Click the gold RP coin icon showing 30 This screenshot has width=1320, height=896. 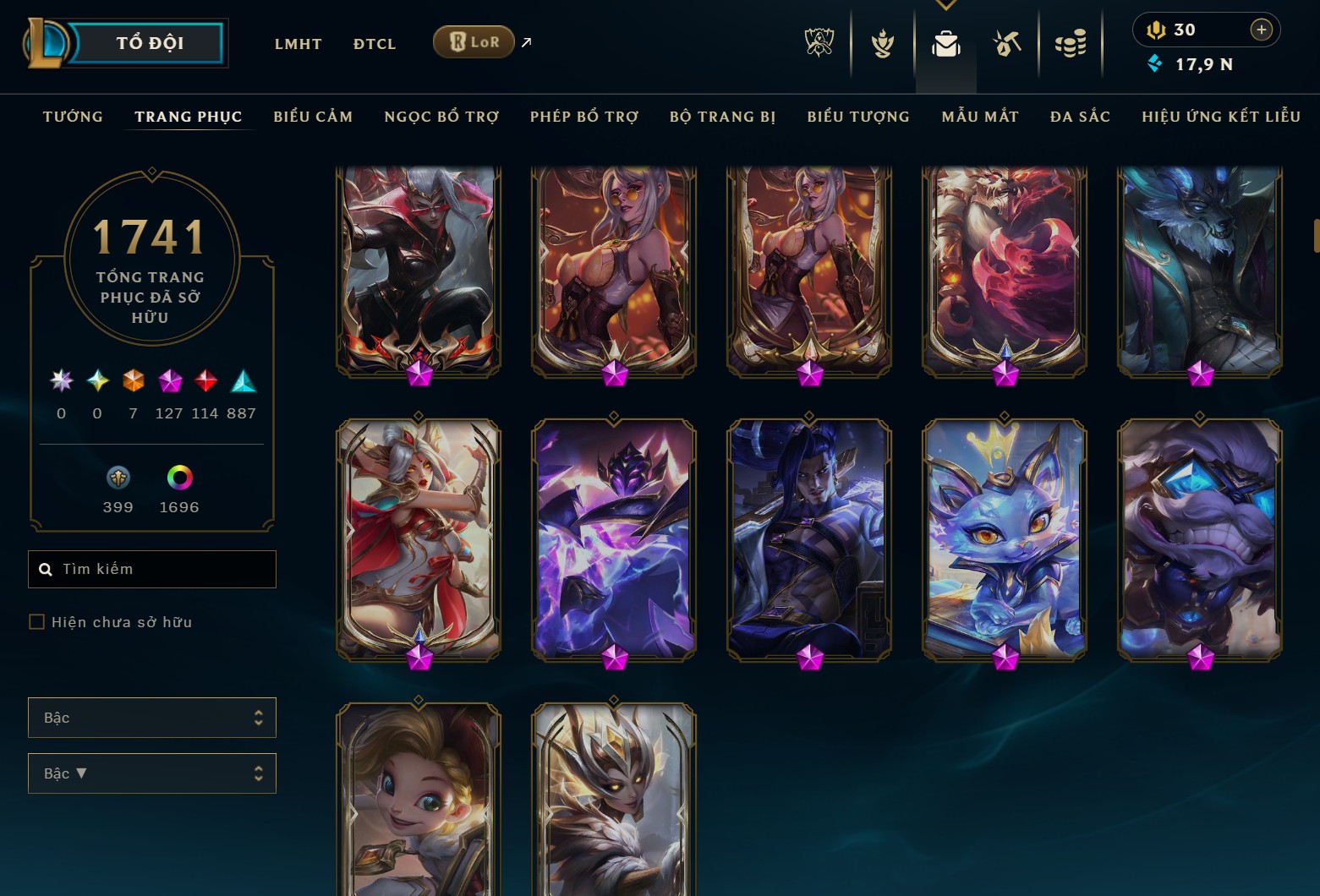click(x=1158, y=30)
